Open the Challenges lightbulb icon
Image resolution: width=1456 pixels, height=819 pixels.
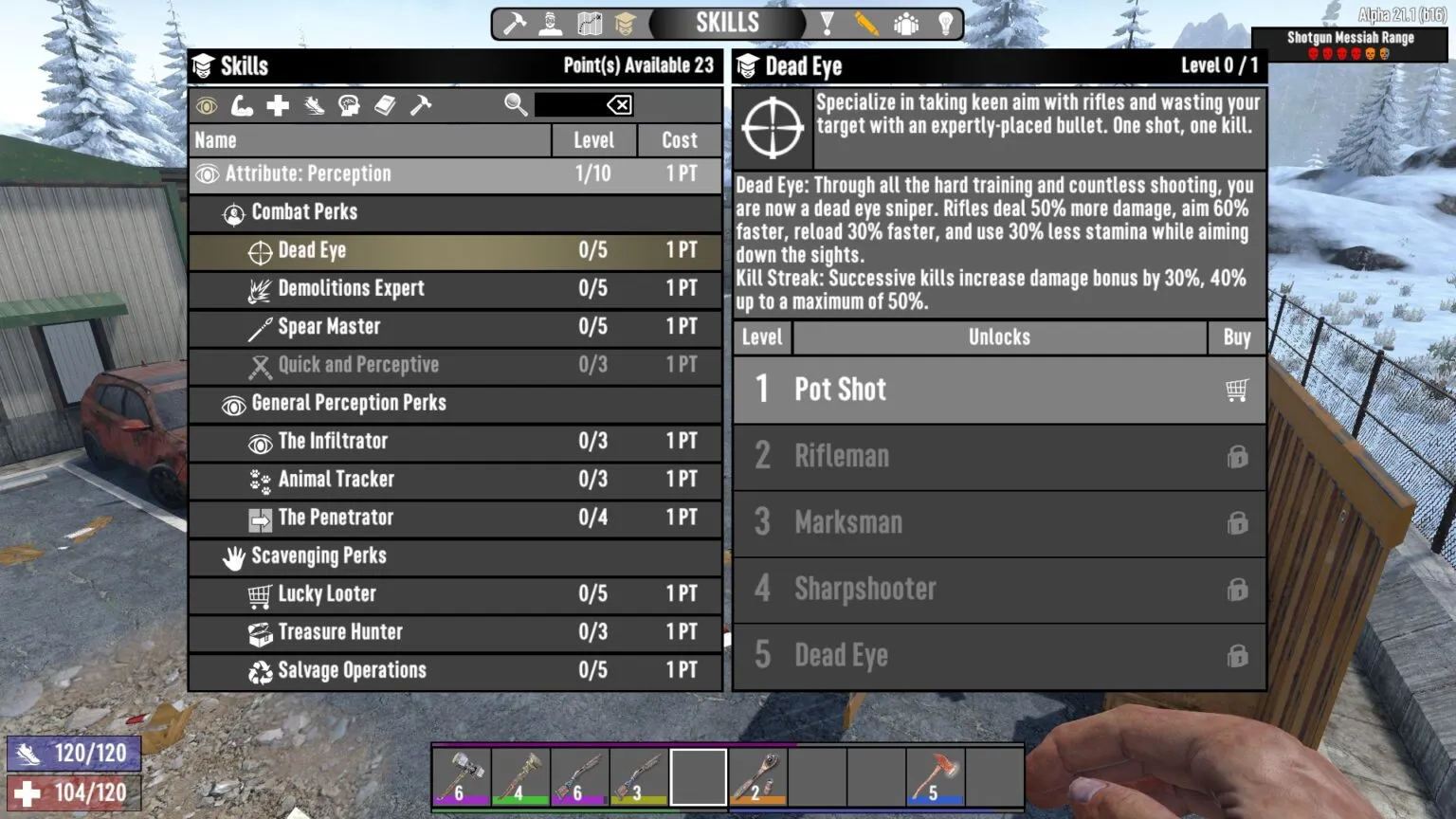pos(945,23)
